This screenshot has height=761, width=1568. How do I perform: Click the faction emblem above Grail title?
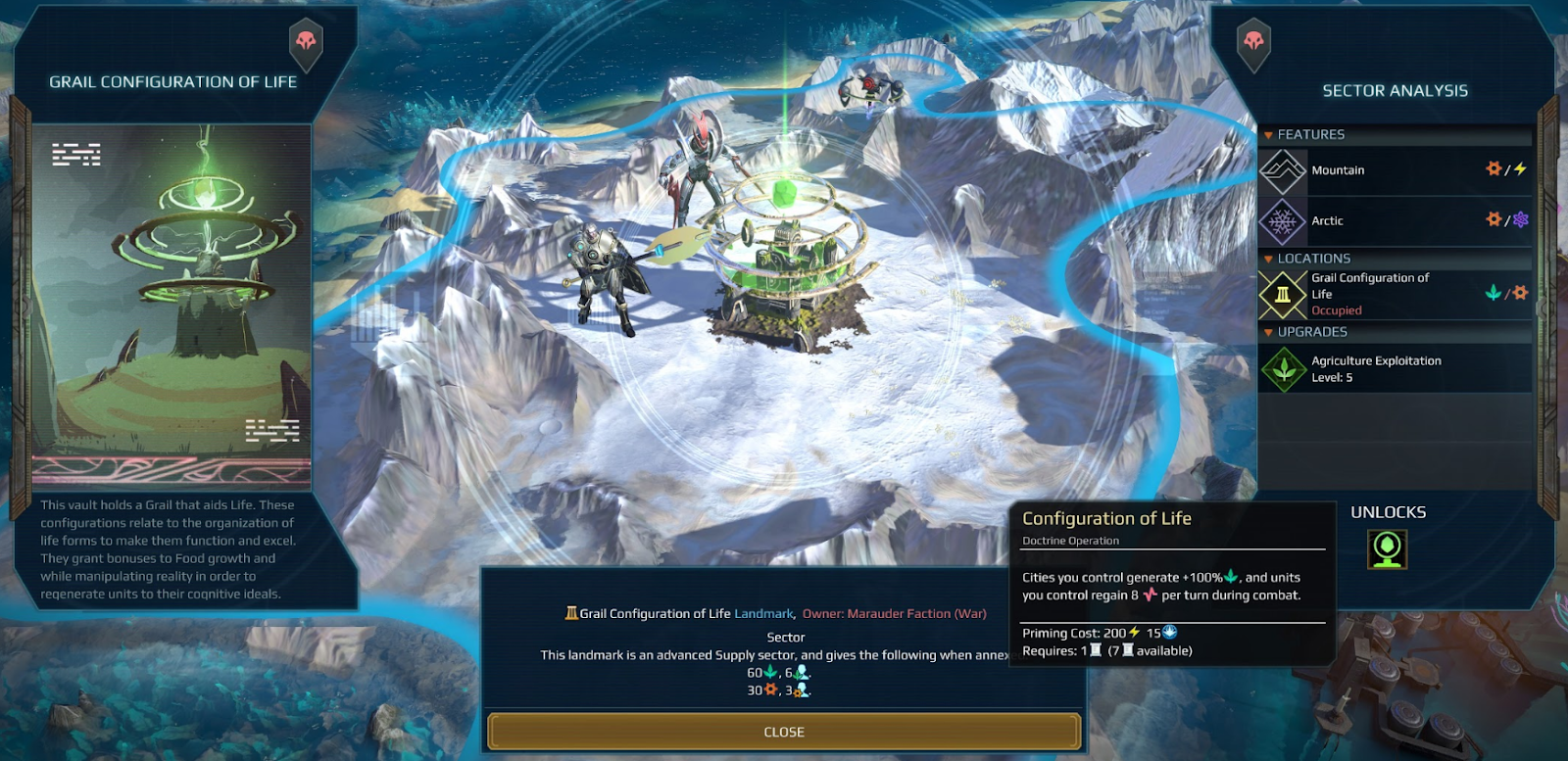[x=307, y=42]
